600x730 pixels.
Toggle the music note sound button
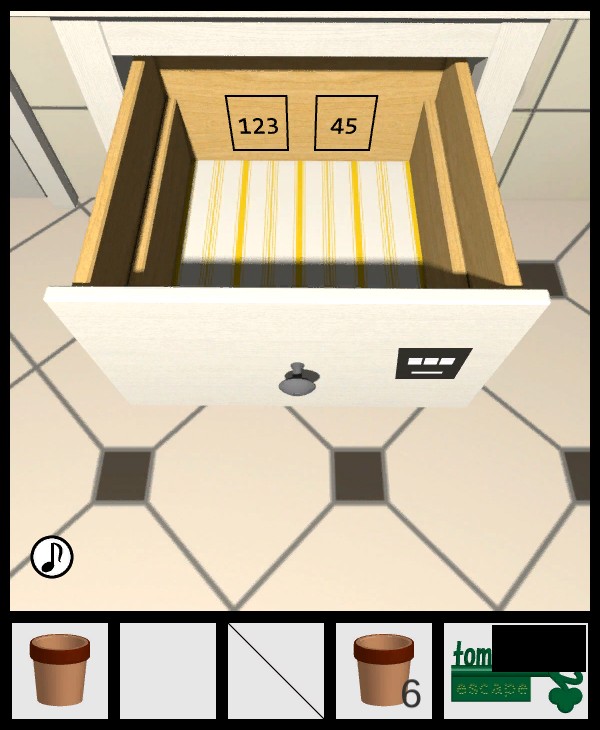[x=52, y=557]
